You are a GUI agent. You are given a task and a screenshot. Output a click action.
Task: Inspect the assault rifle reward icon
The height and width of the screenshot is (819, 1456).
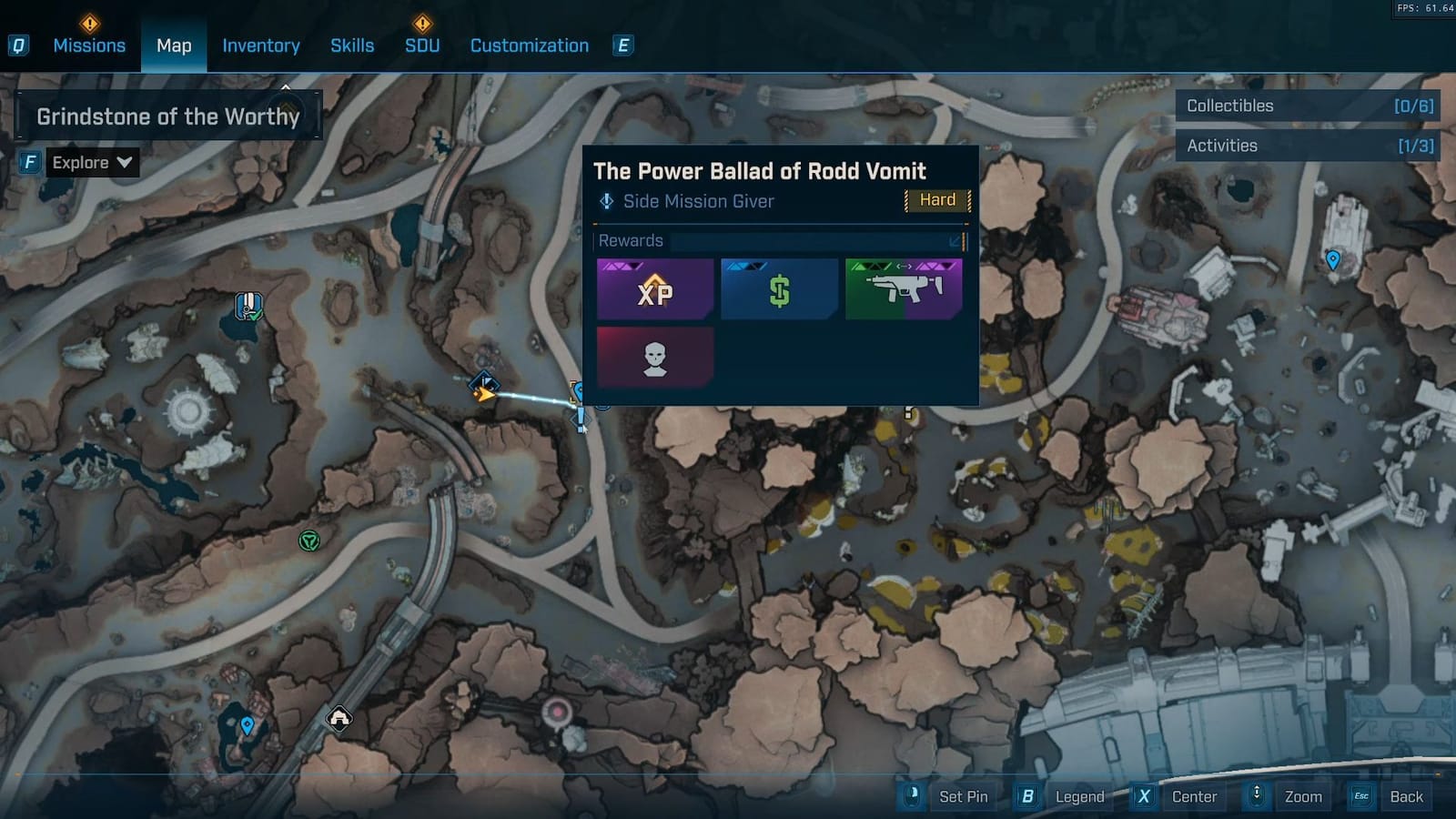point(904,289)
